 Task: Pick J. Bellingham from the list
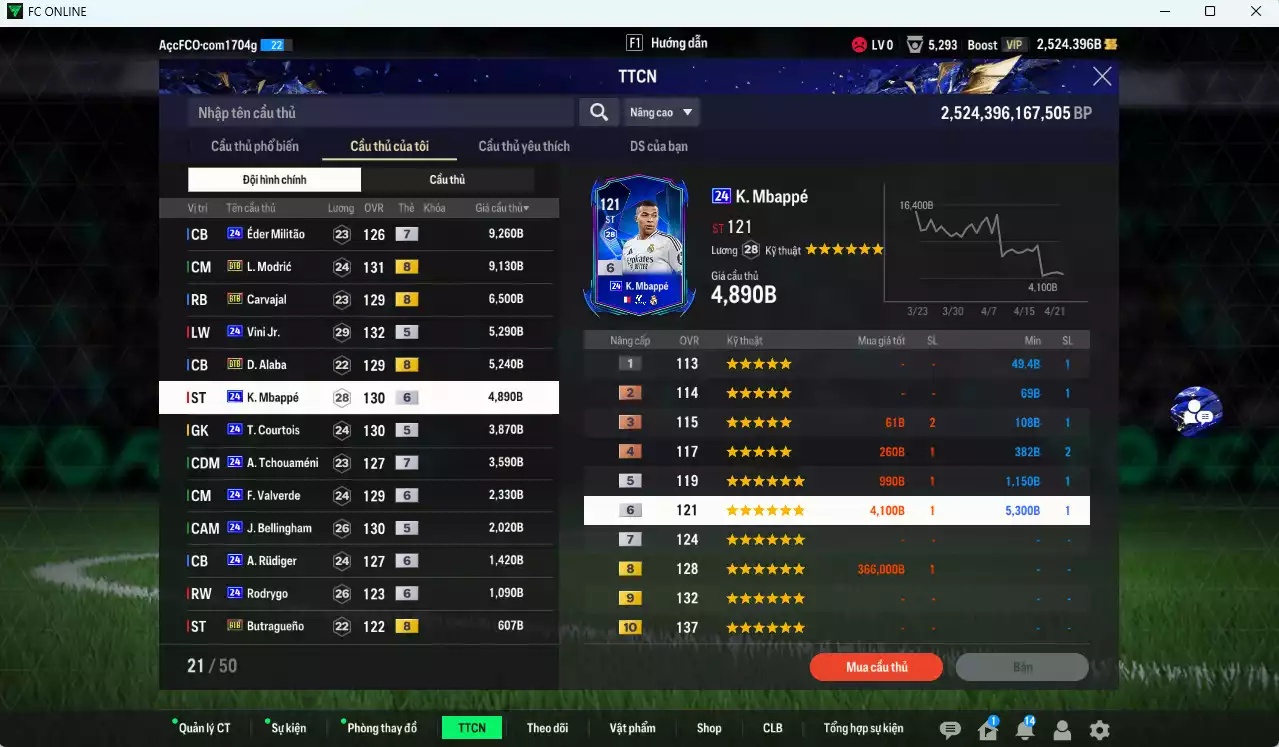coord(358,528)
